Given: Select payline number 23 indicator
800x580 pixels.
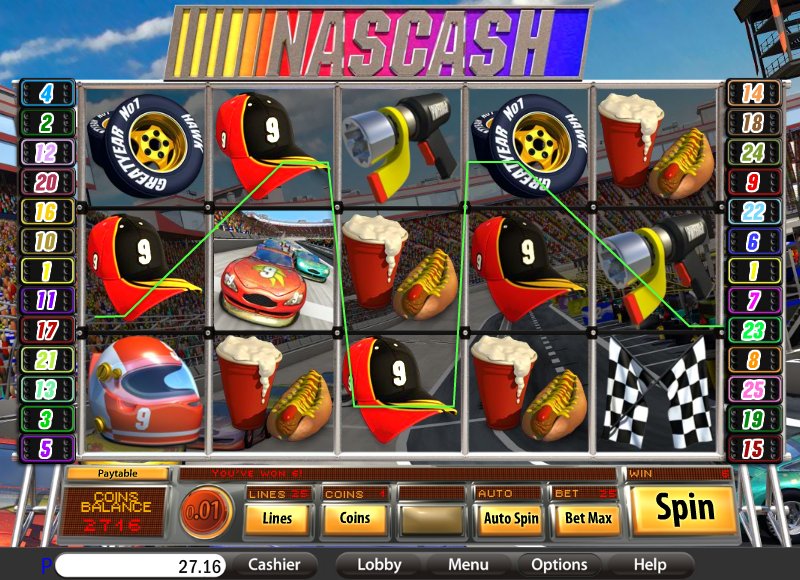Looking at the screenshot, I should [x=752, y=329].
